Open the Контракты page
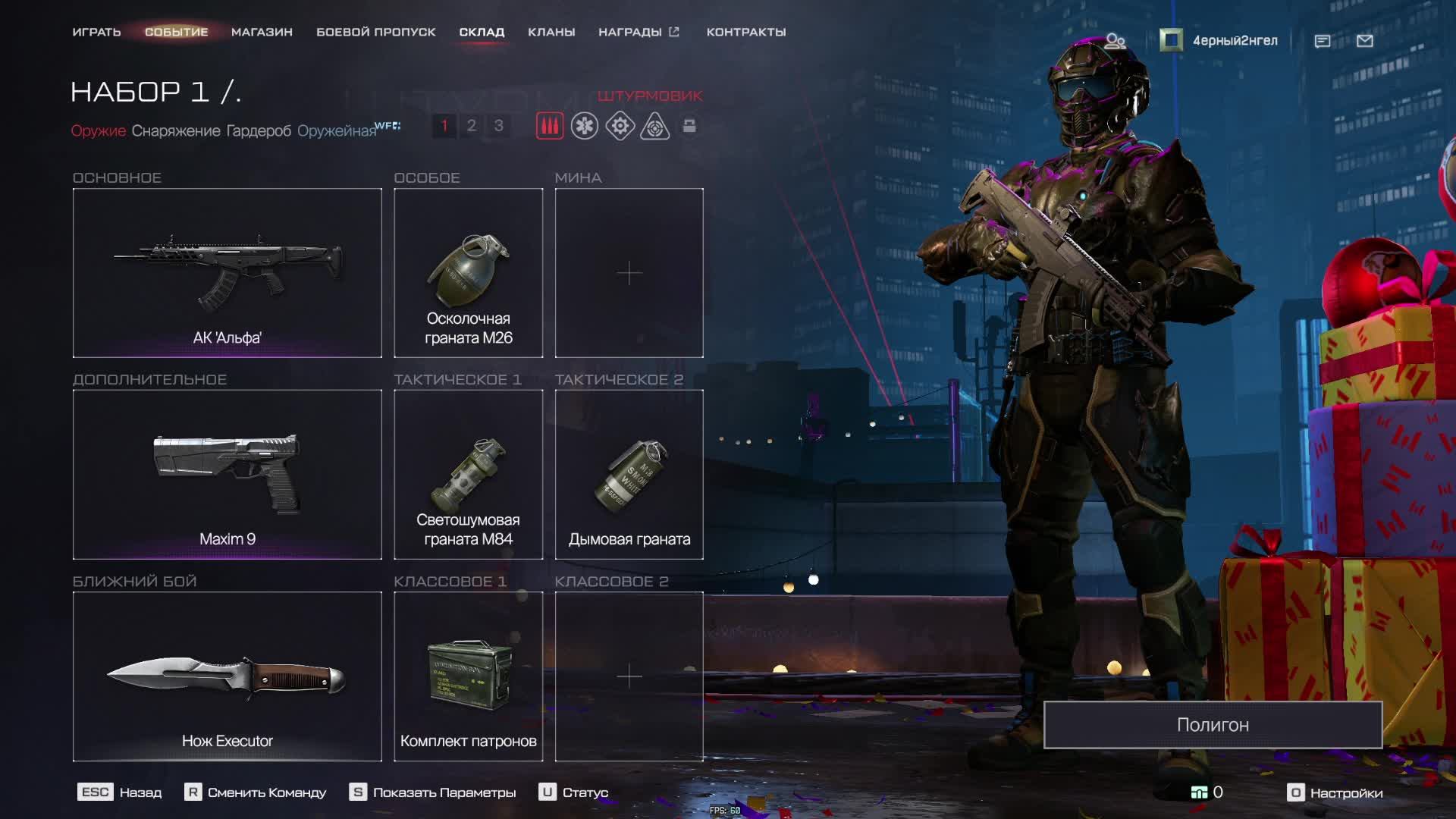This screenshot has height=819, width=1456. 745,32
